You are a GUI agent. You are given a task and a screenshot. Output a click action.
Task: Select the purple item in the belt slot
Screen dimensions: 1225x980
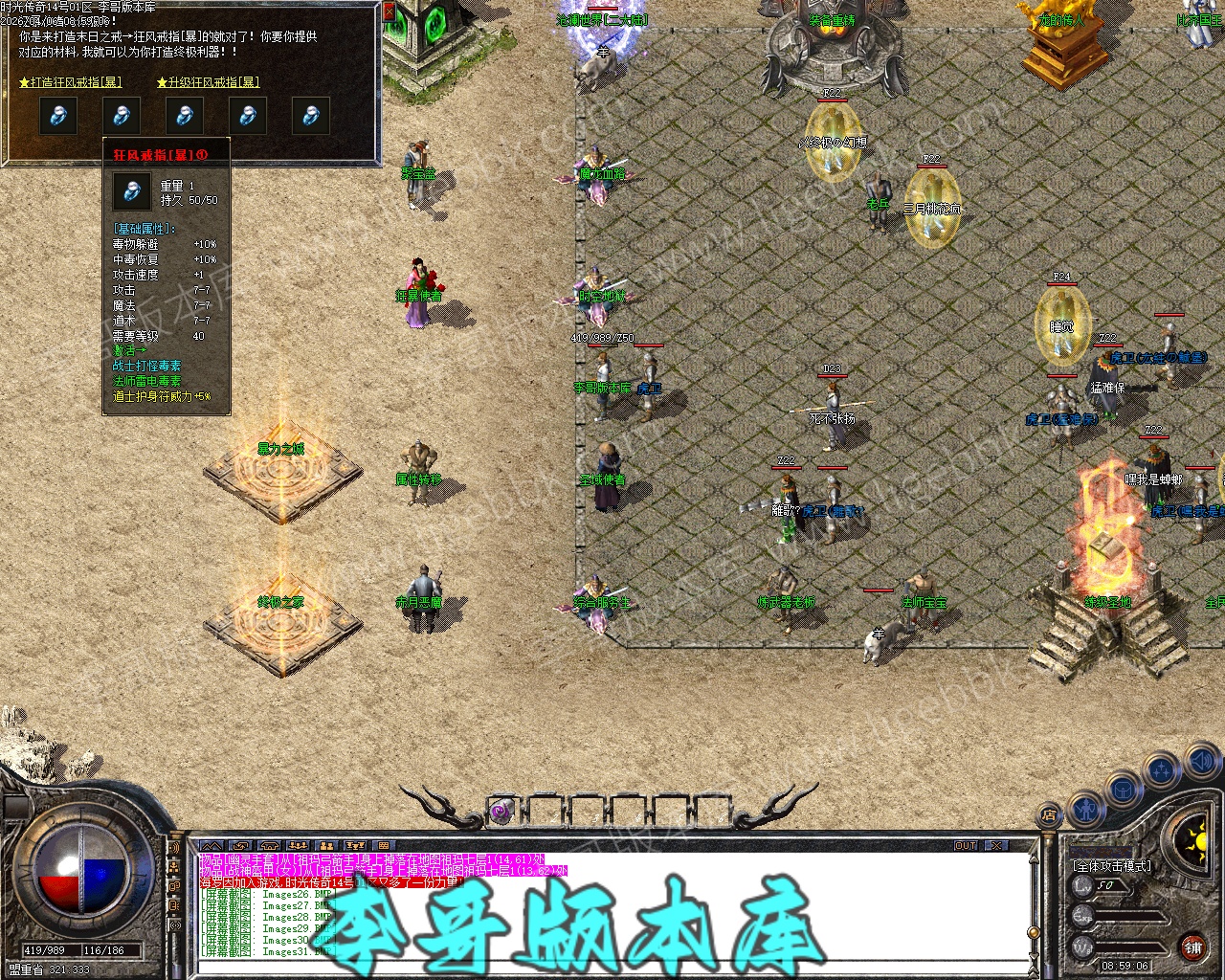click(x=501, y=813)
